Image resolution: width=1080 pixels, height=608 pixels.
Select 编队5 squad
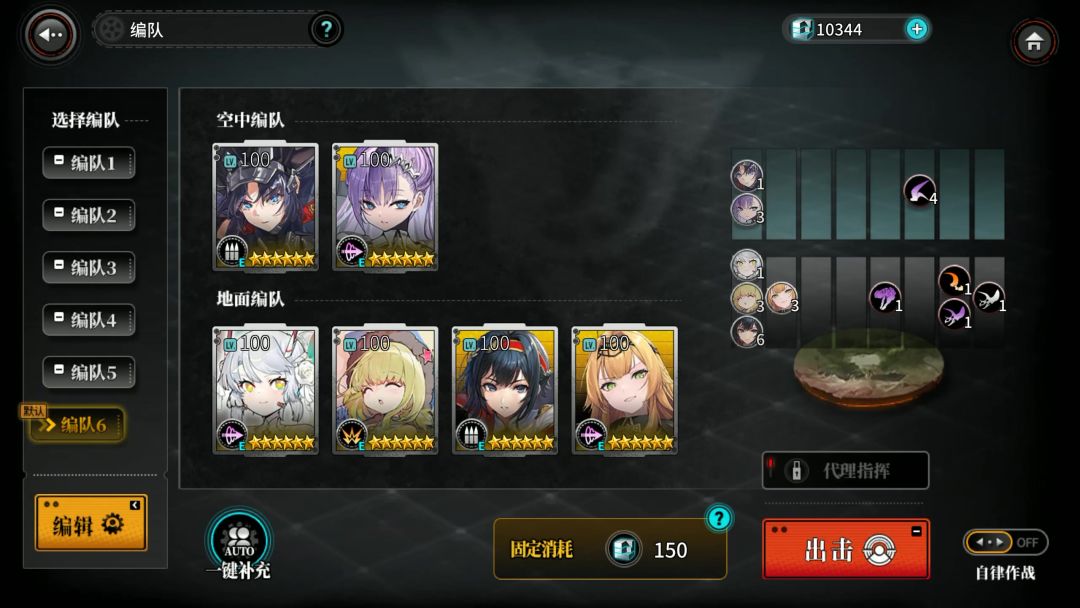(x=89, y=373)
